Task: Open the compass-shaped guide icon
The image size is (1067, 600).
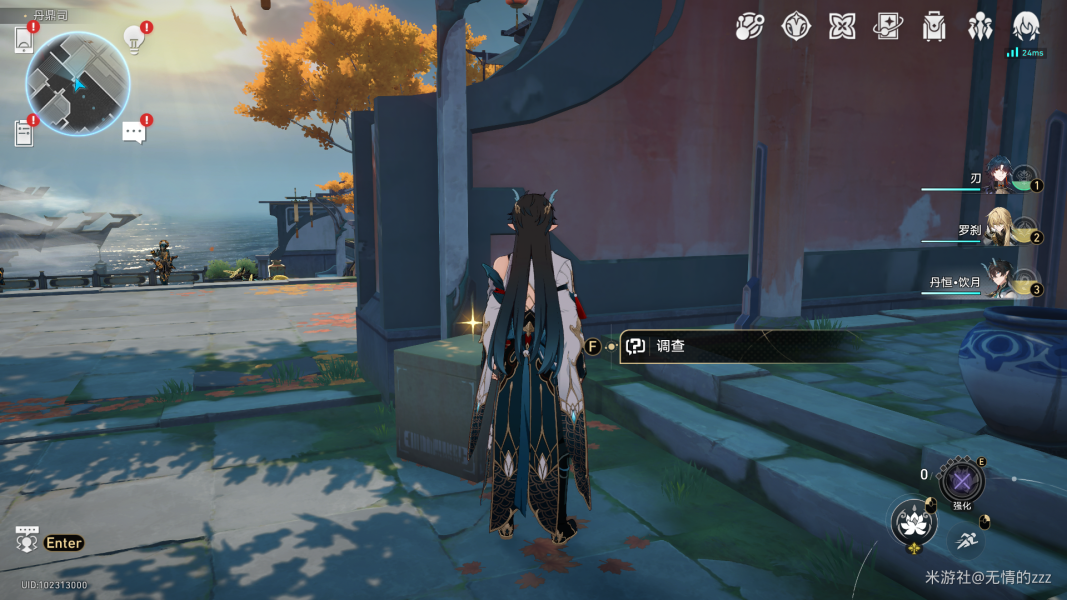Action: tap(796, 26)
